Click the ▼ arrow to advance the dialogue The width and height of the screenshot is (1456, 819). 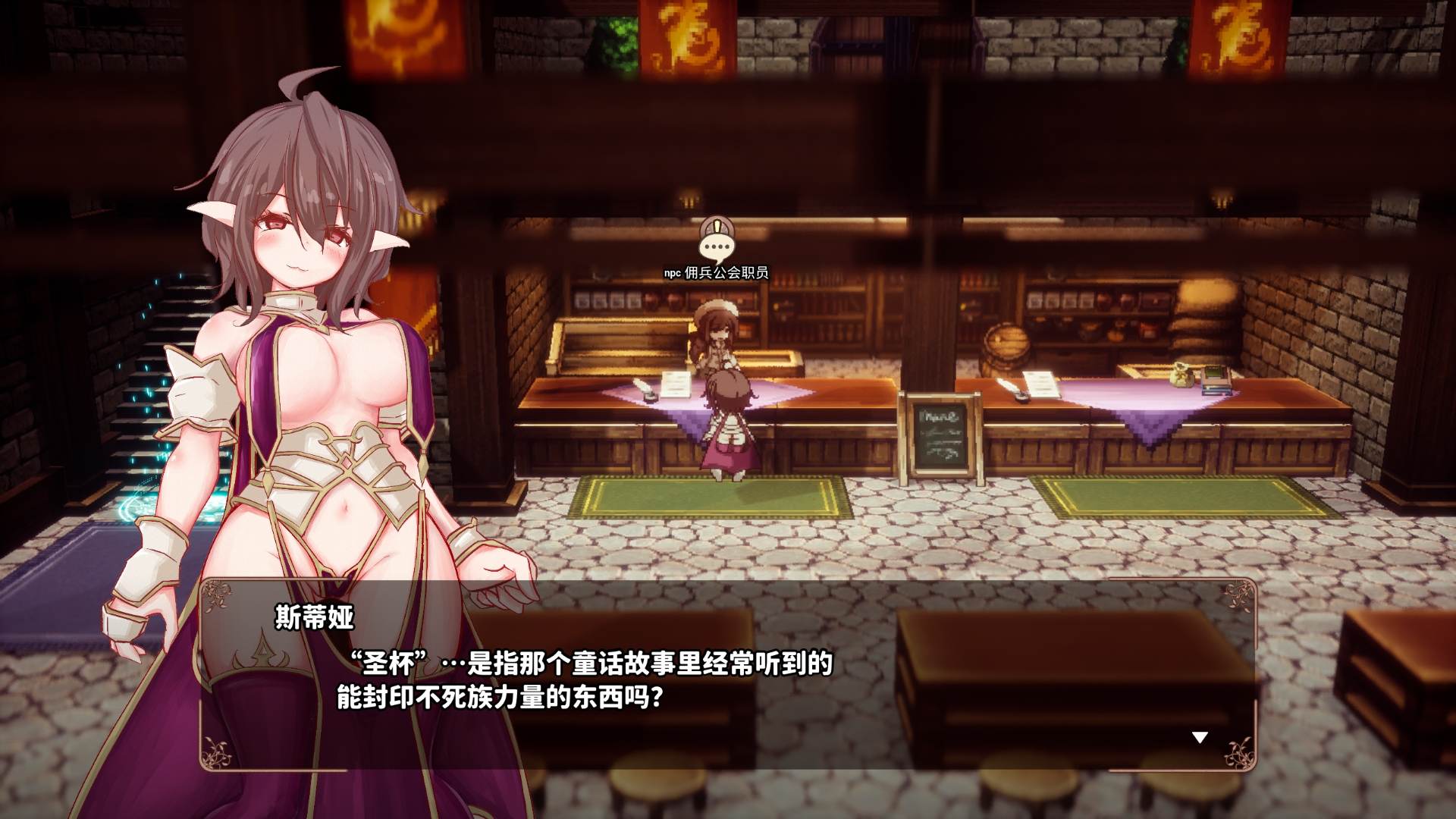tap(1200, 735)
